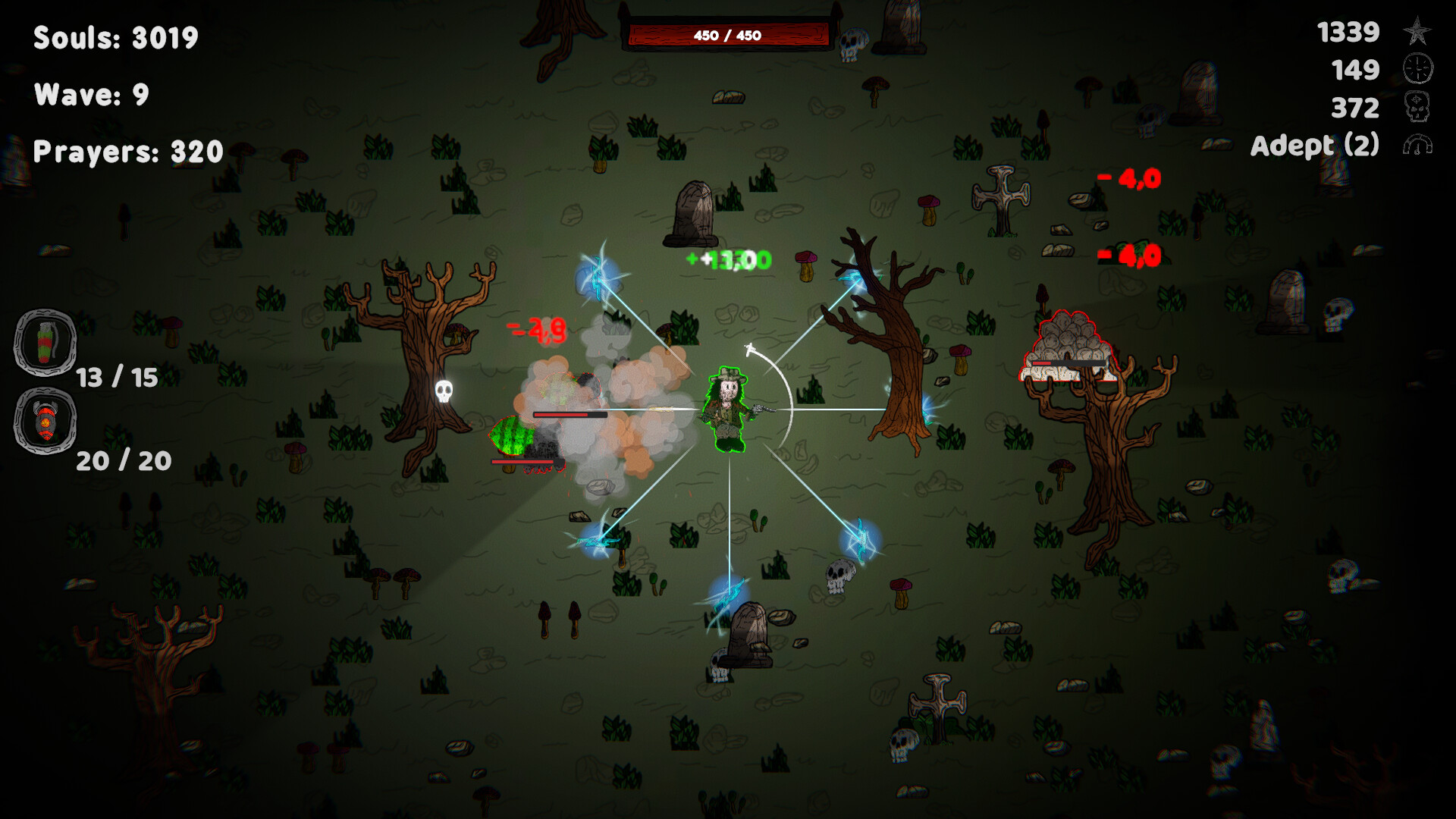Click the star rating icon
Viewport: 1456px width, 819px height.
(x=1417, y=33)
